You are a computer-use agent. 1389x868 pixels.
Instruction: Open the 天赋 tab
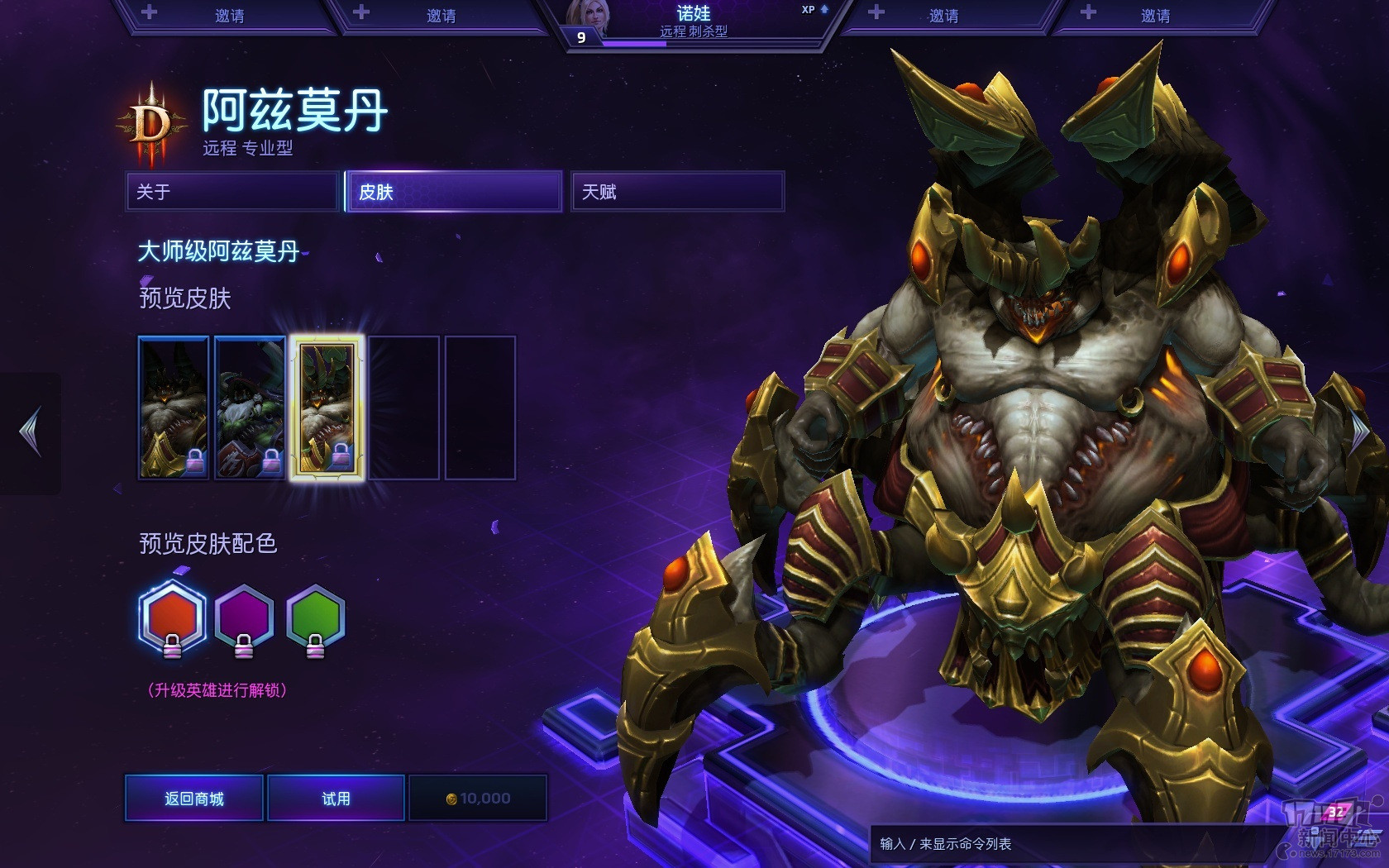pyautogui.click(x=676, y=192)
